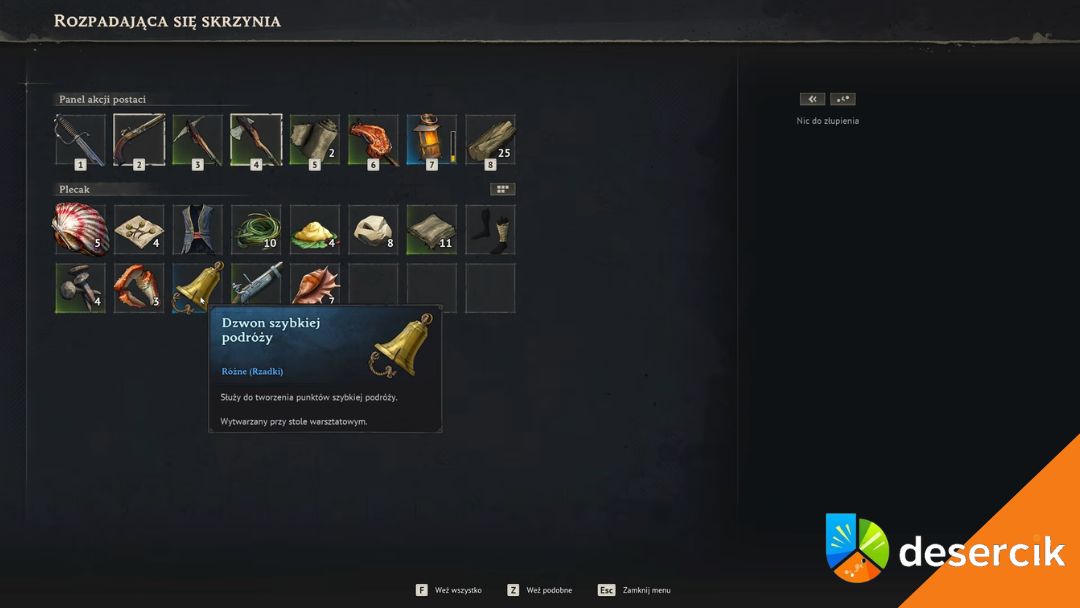The width and height of the screenshot is (1080, 608).
Task: Choose the green coiled vines stack
Action: (x=256, y=229)
